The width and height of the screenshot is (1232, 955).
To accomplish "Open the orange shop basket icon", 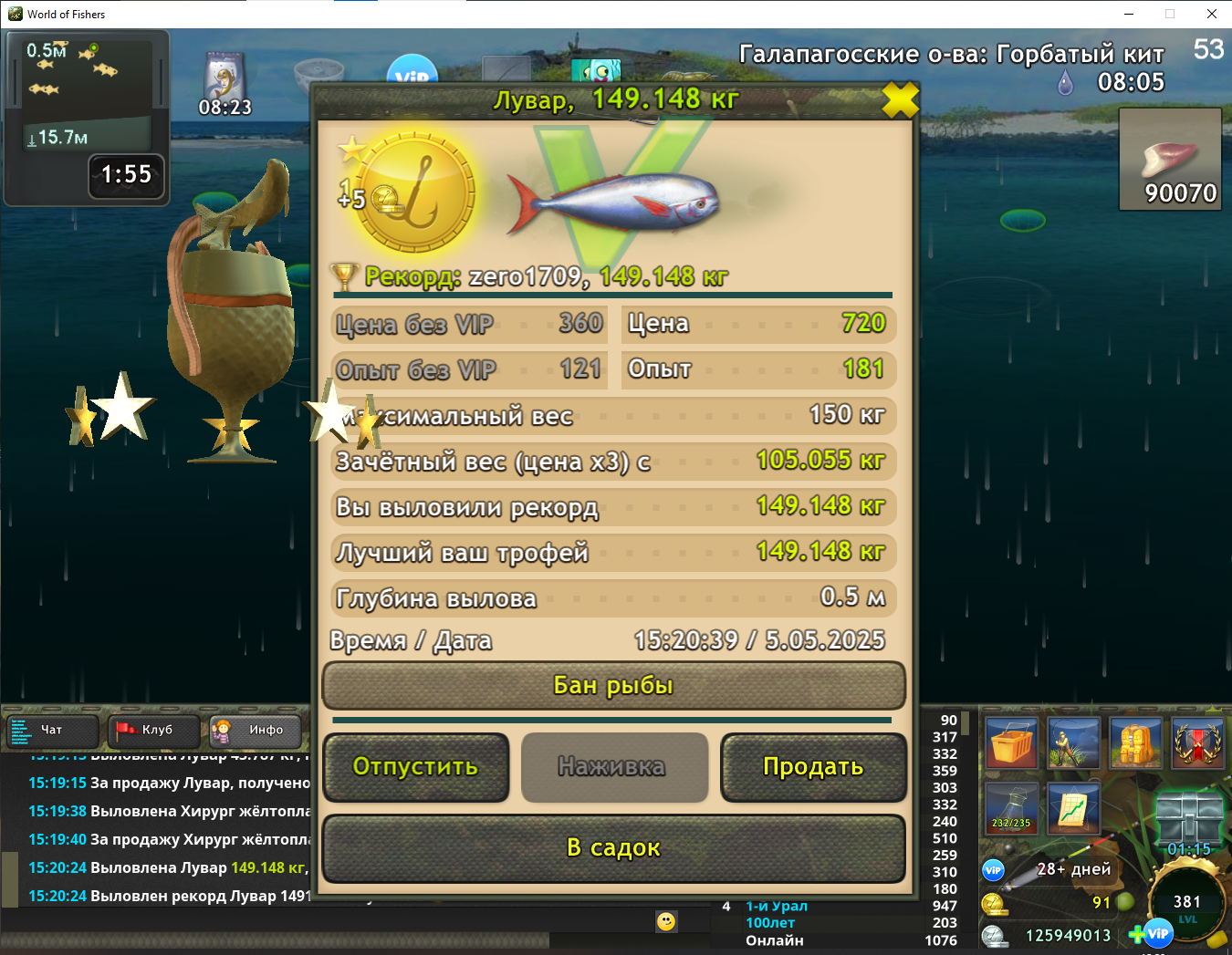I will coord(1010,743).
